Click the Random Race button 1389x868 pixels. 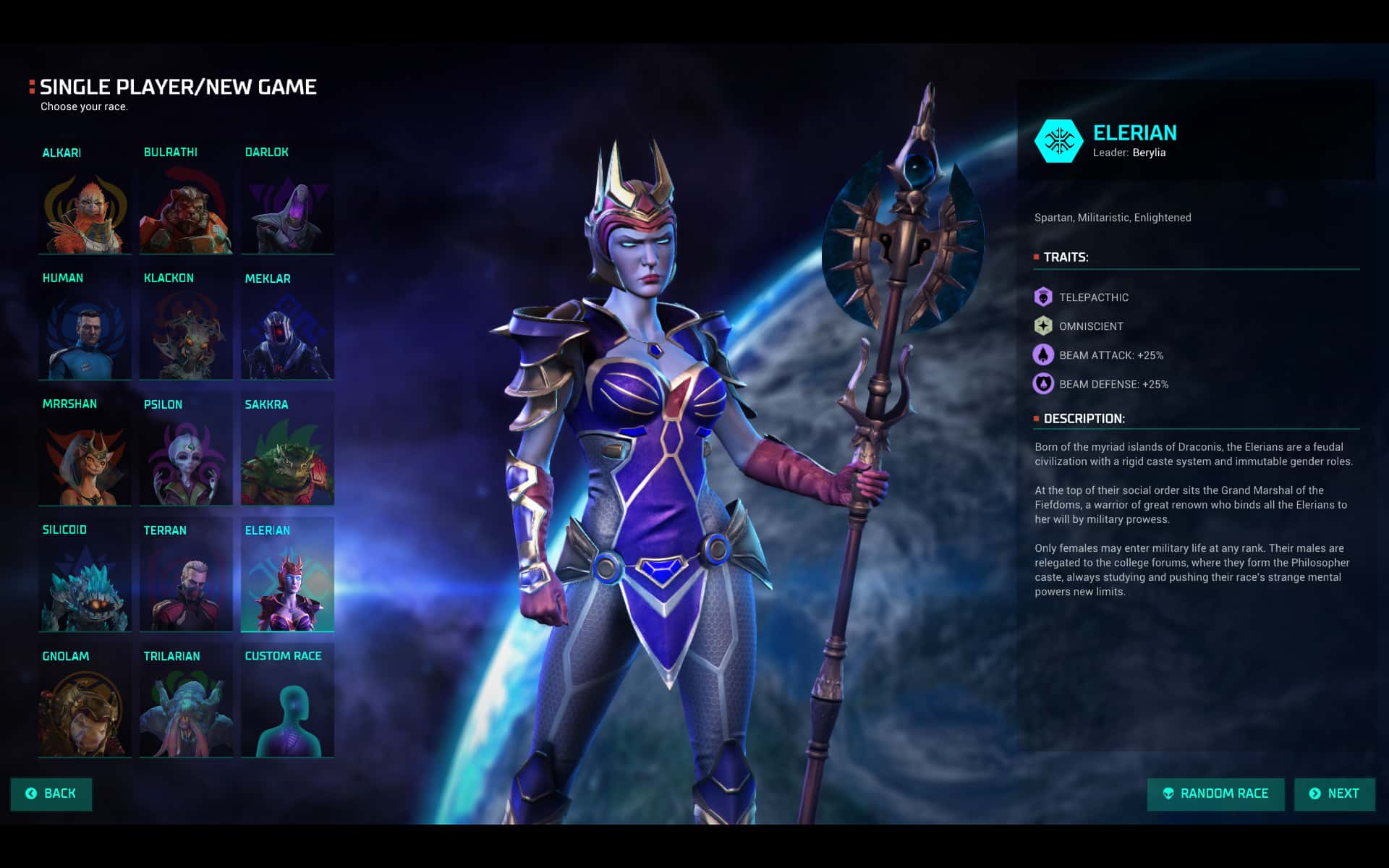tap(1215, 793)
